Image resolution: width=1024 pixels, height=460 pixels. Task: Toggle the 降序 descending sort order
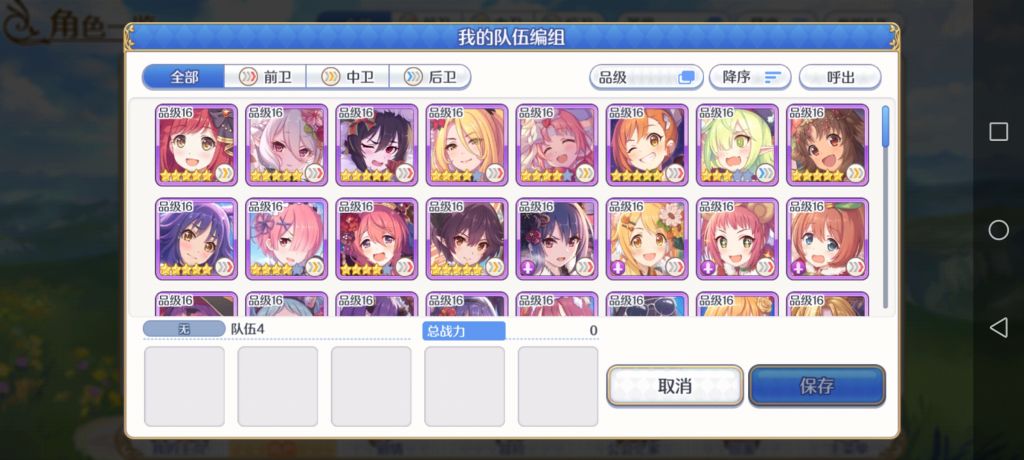pyautogui.click(x=750, y=77)
